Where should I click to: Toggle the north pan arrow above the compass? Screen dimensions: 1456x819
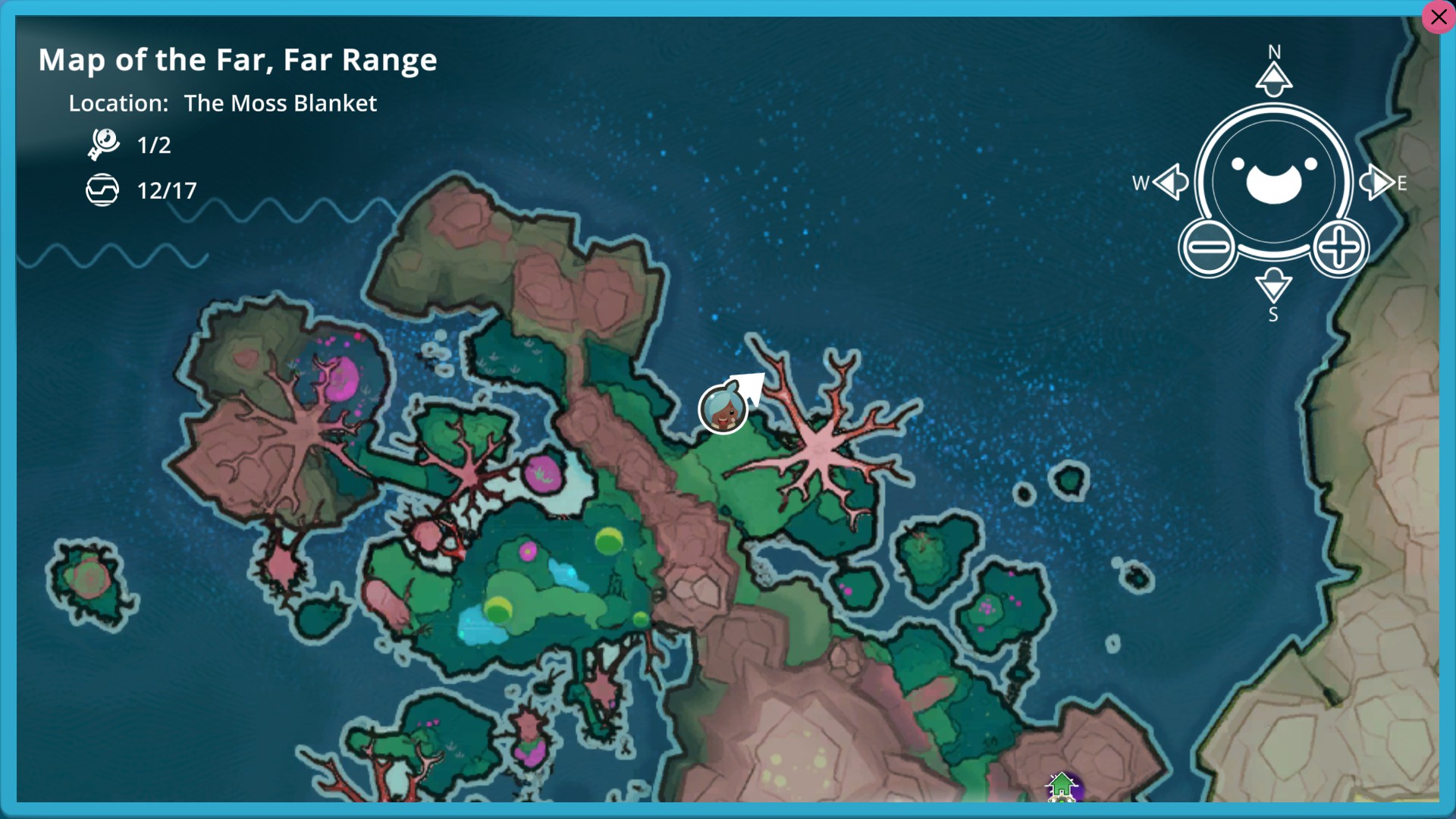tap(1272, 77)
